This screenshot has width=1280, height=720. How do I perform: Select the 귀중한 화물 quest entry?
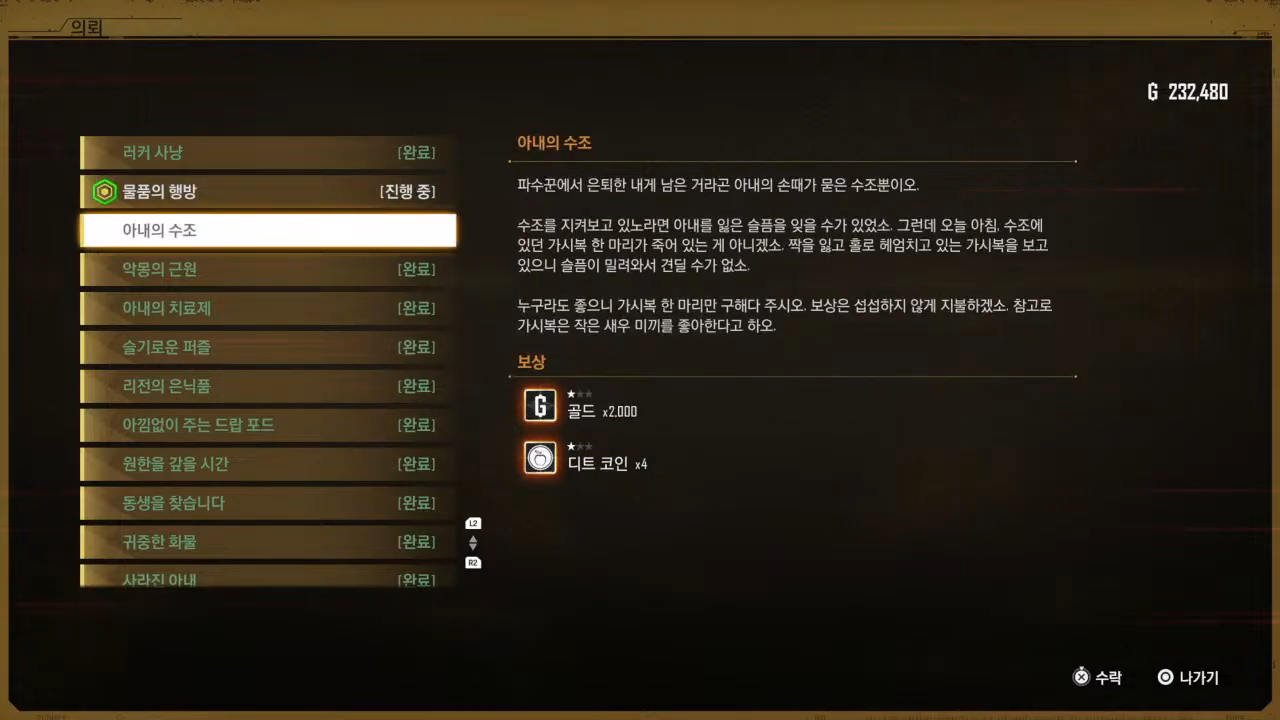point(265,542)
